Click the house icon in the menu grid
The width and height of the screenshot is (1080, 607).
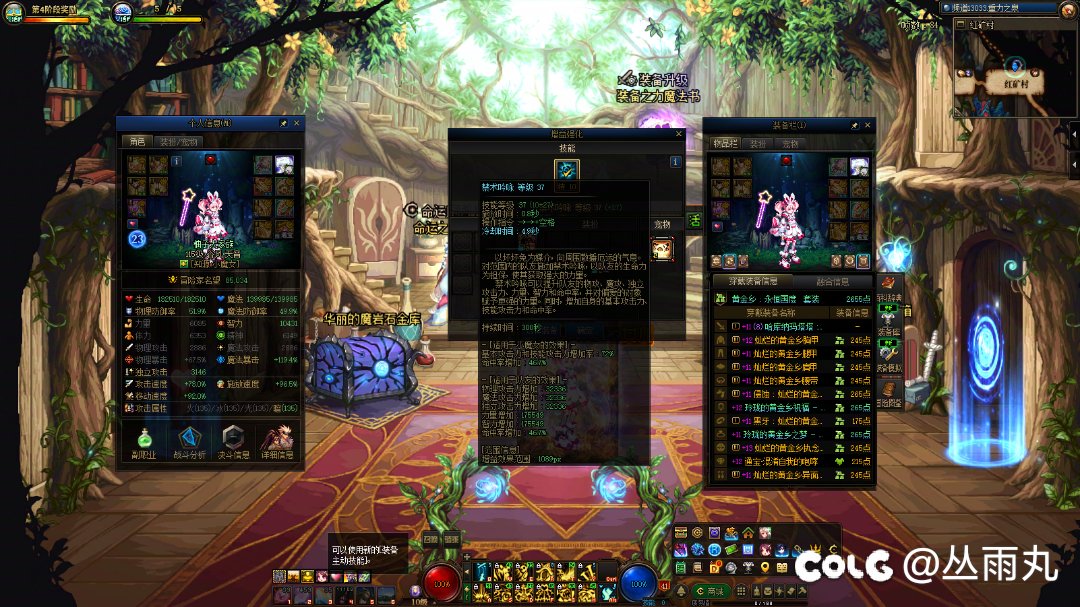[x=748, y=532]
